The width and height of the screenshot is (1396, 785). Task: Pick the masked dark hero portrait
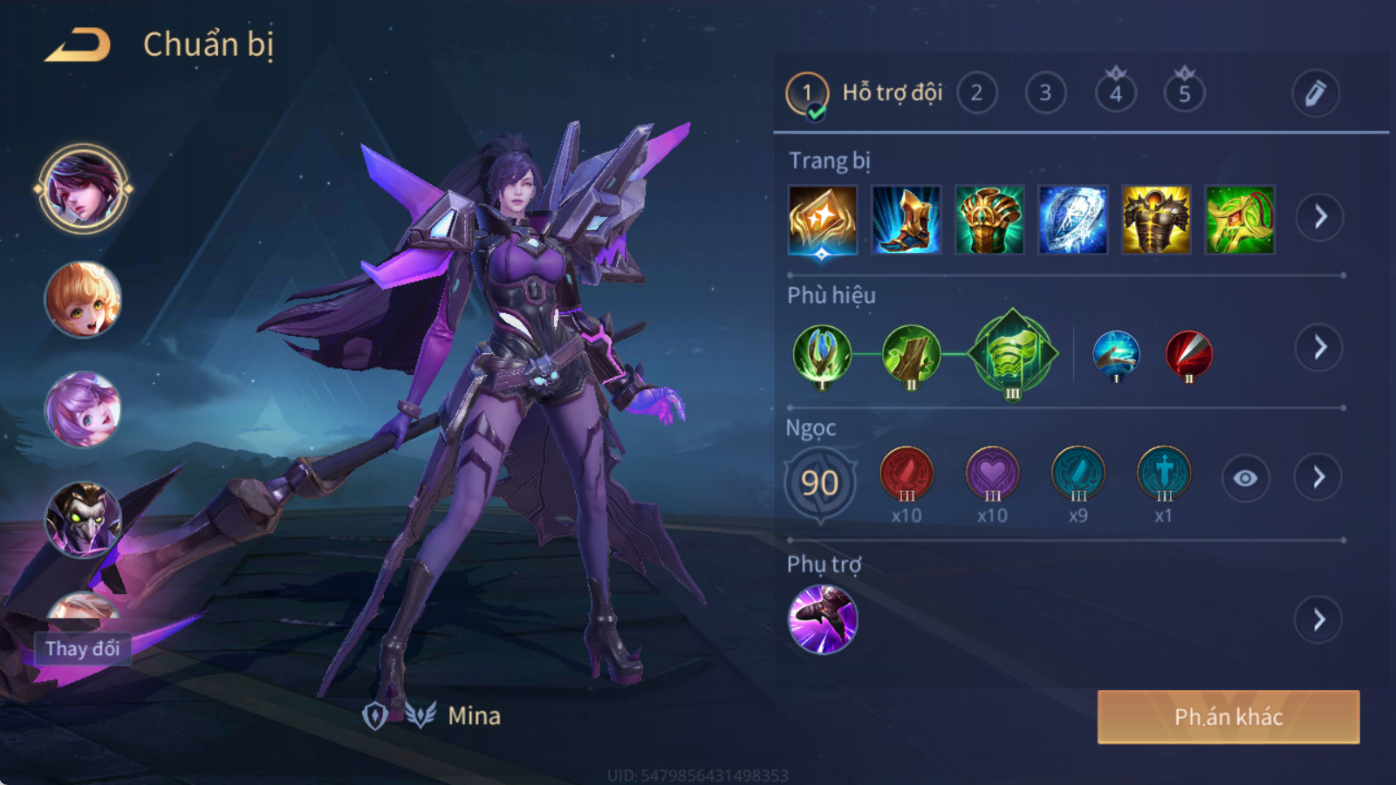tap(83, 519)
